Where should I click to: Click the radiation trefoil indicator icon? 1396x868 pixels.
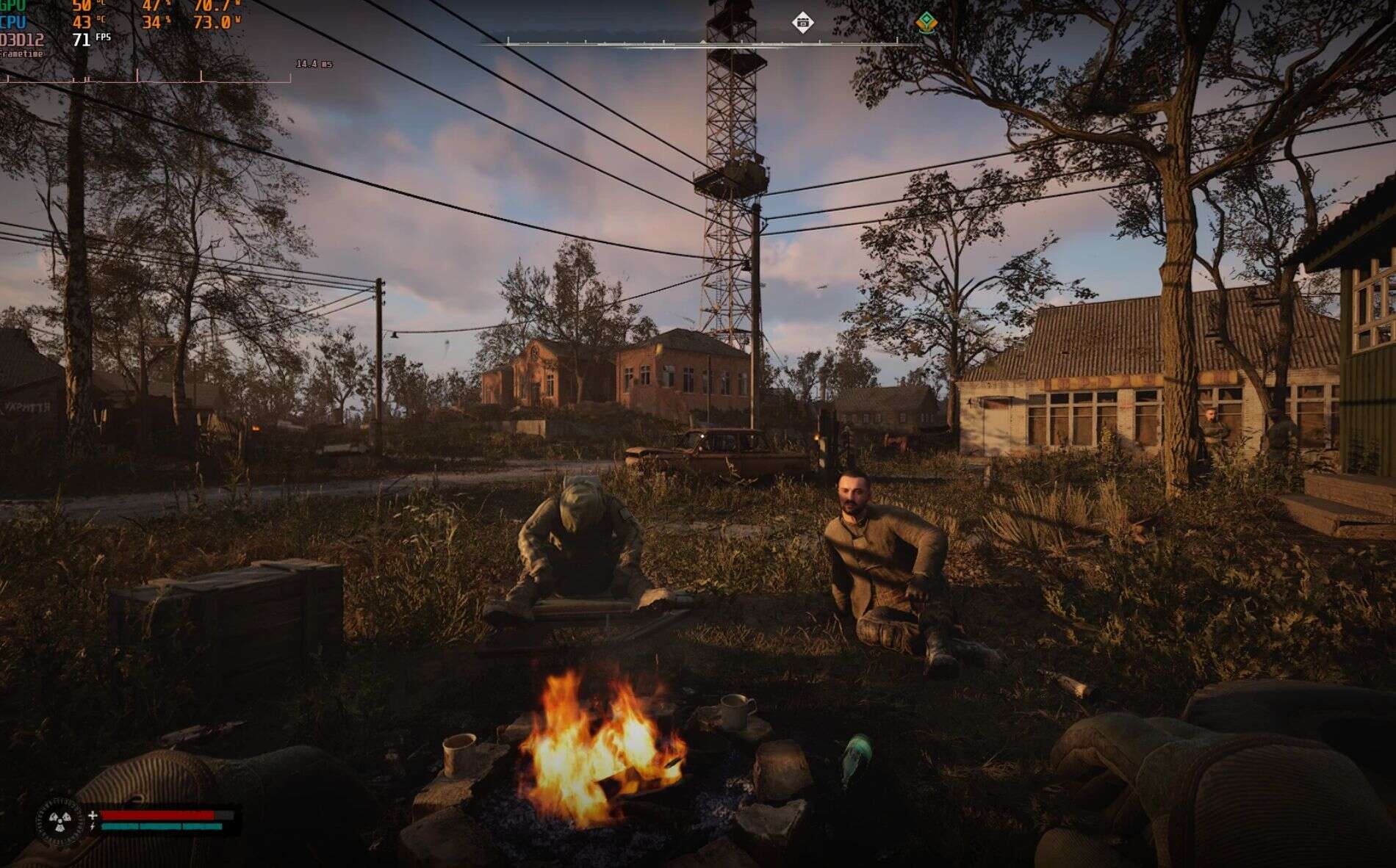point(60,821)
